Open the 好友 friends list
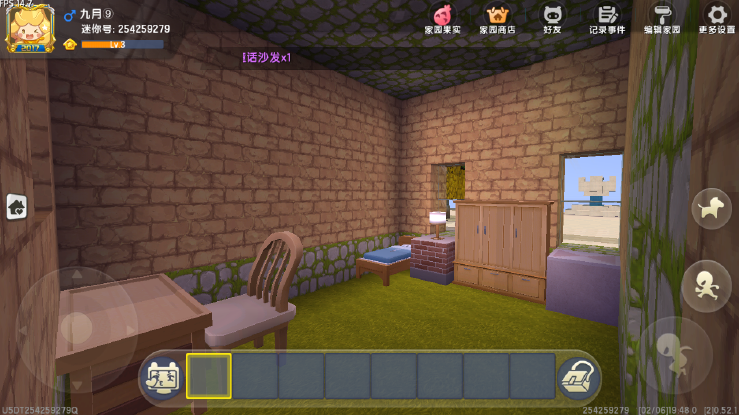739x415 pixels. 552,18
